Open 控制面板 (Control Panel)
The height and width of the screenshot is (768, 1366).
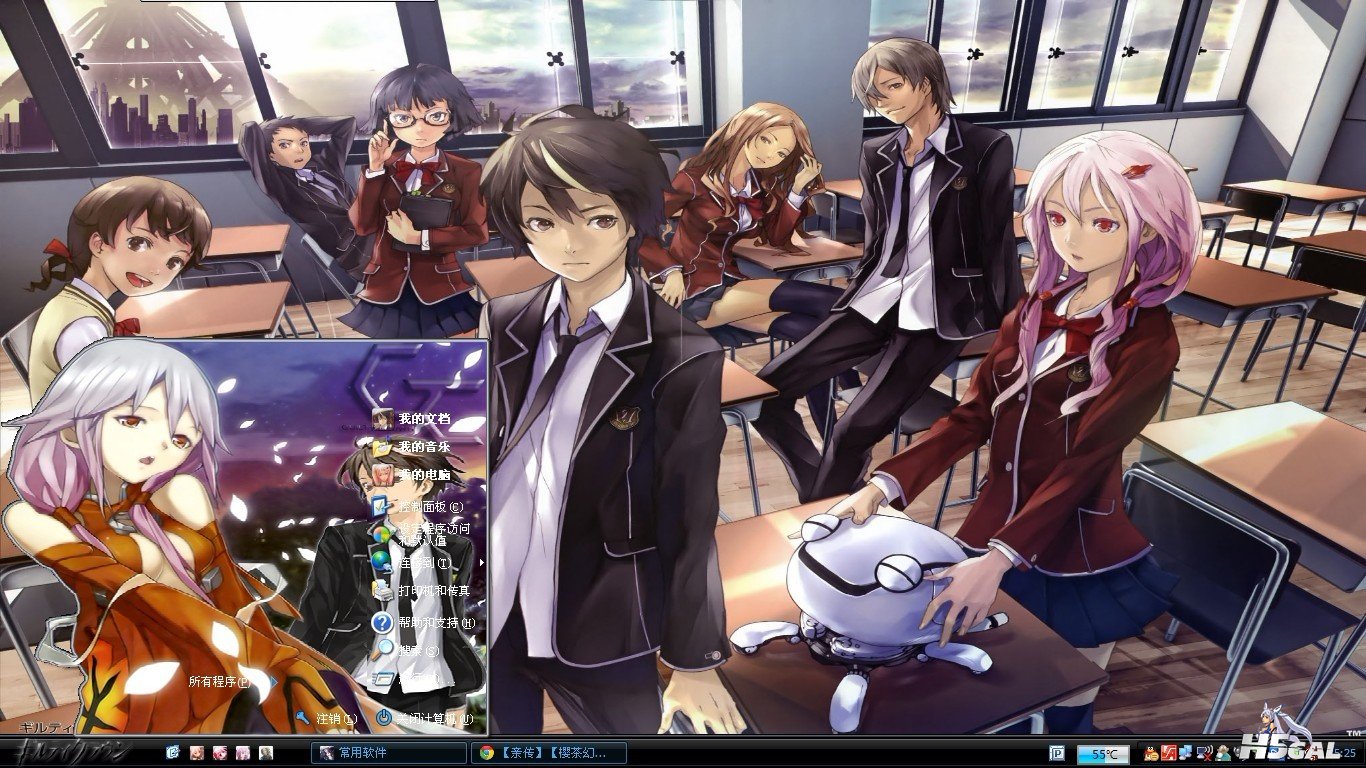tap(426, 506)
